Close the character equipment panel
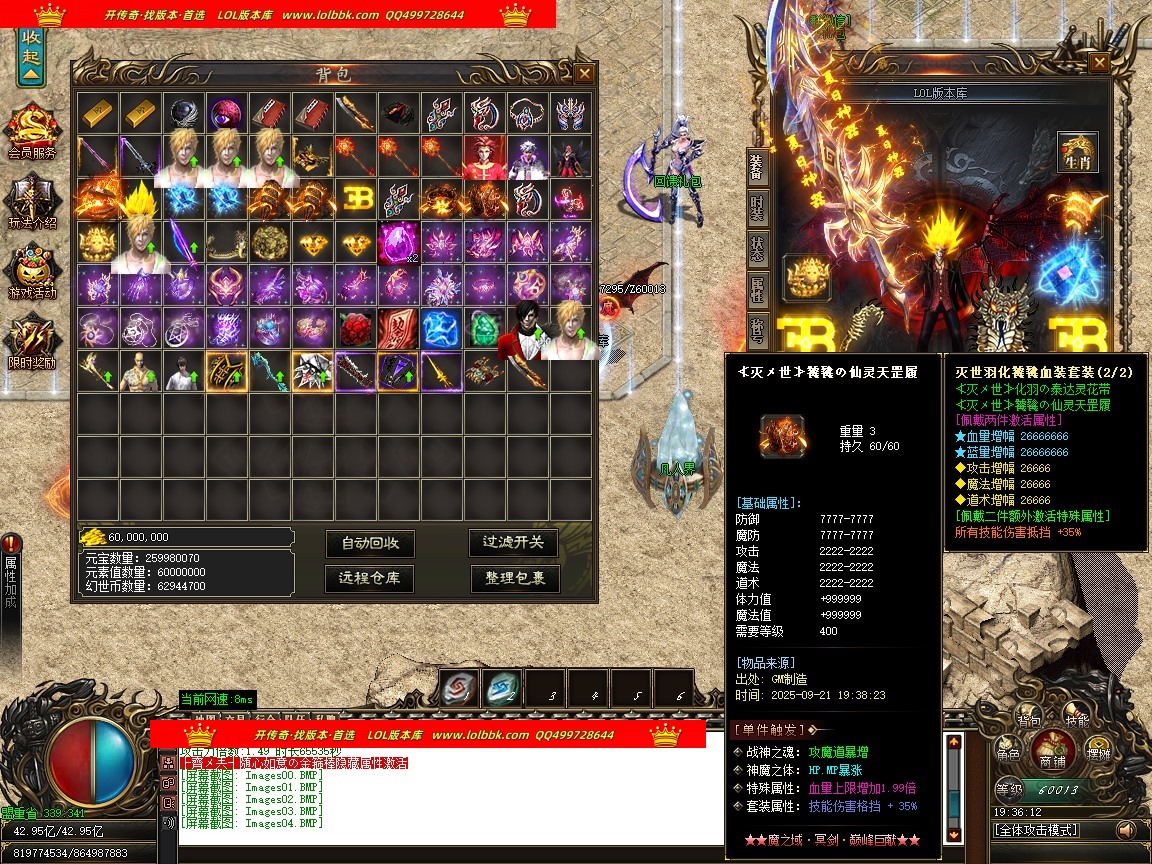1152x864 pixels. pos(1099,63)
